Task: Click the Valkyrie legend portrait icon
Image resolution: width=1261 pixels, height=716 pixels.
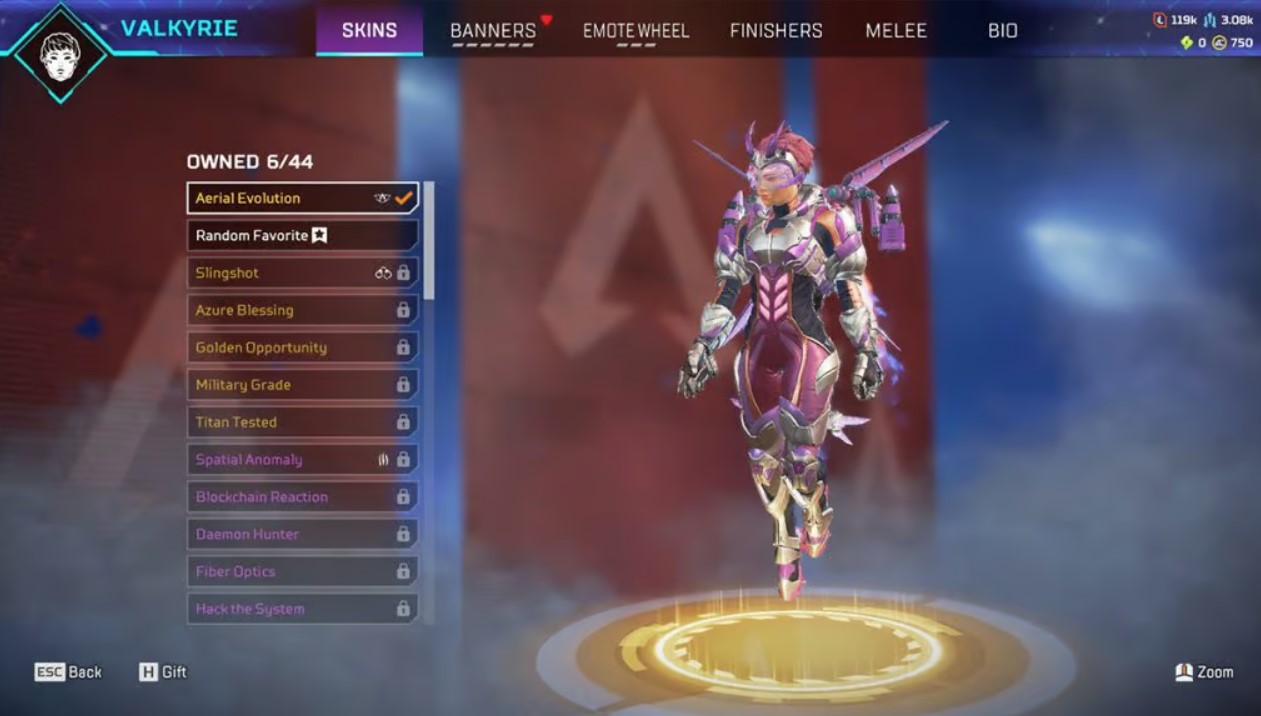Action: point(61,52)
